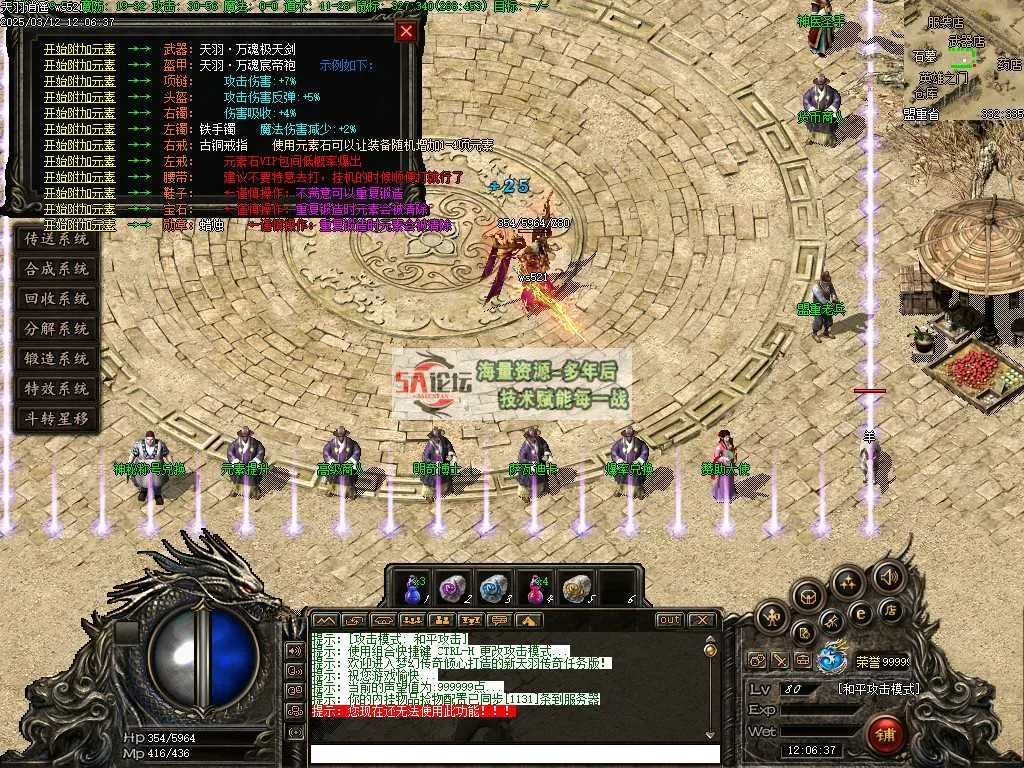Click the chat window 'out' button
The image size is (1024, 768).
(669, 620)
